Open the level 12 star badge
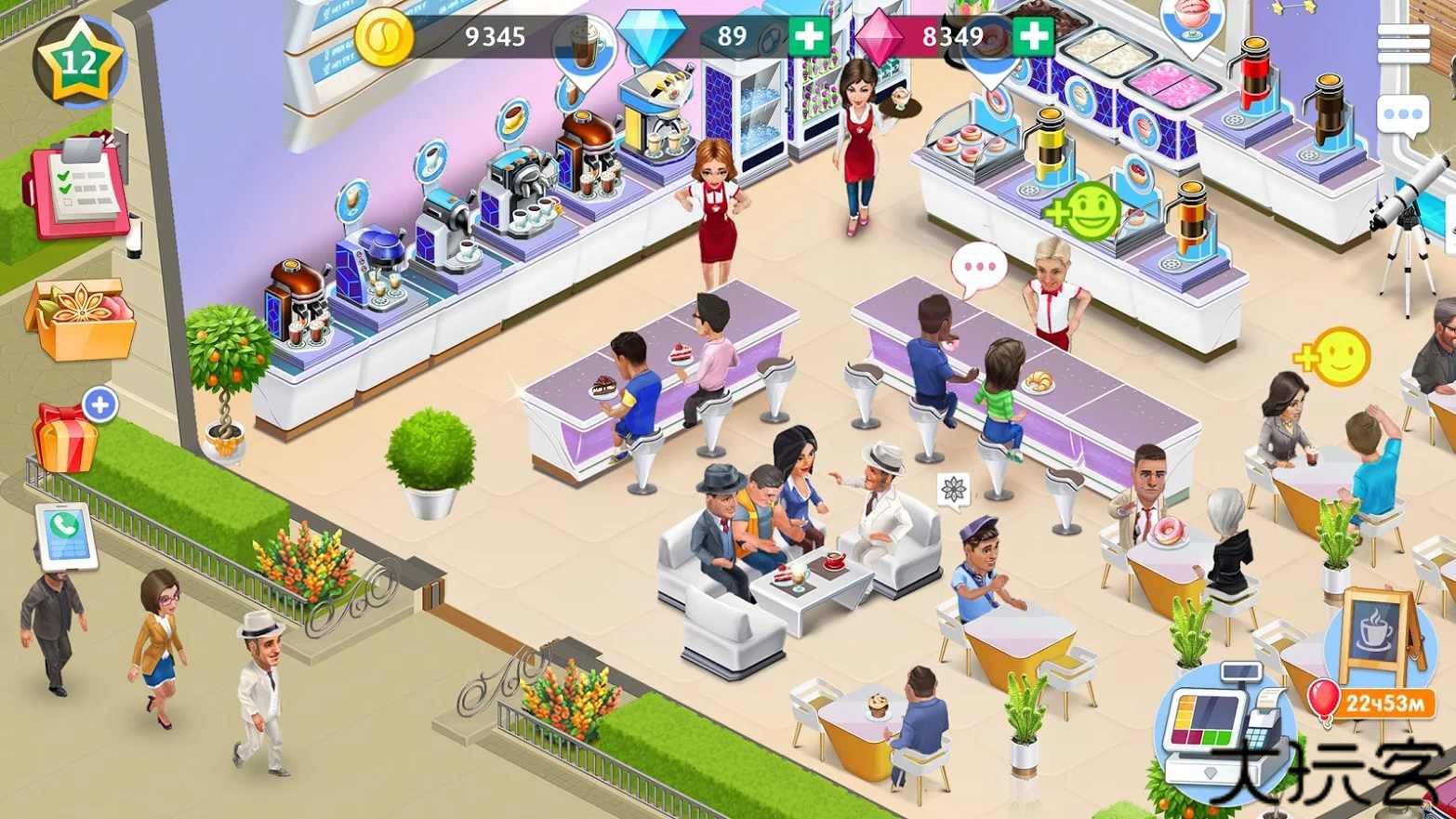 (x=79, y=63)
